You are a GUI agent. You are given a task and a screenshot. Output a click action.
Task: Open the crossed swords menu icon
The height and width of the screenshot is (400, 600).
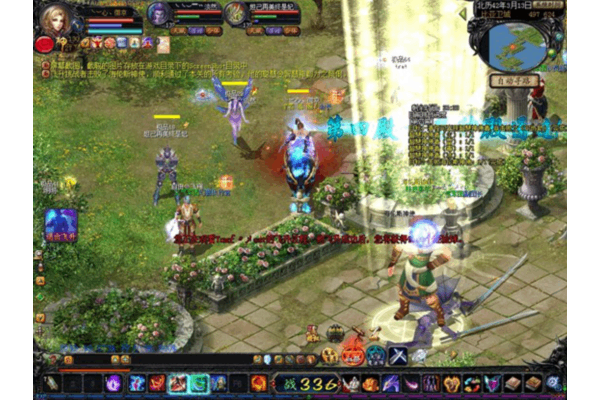(x=397, y=354)
